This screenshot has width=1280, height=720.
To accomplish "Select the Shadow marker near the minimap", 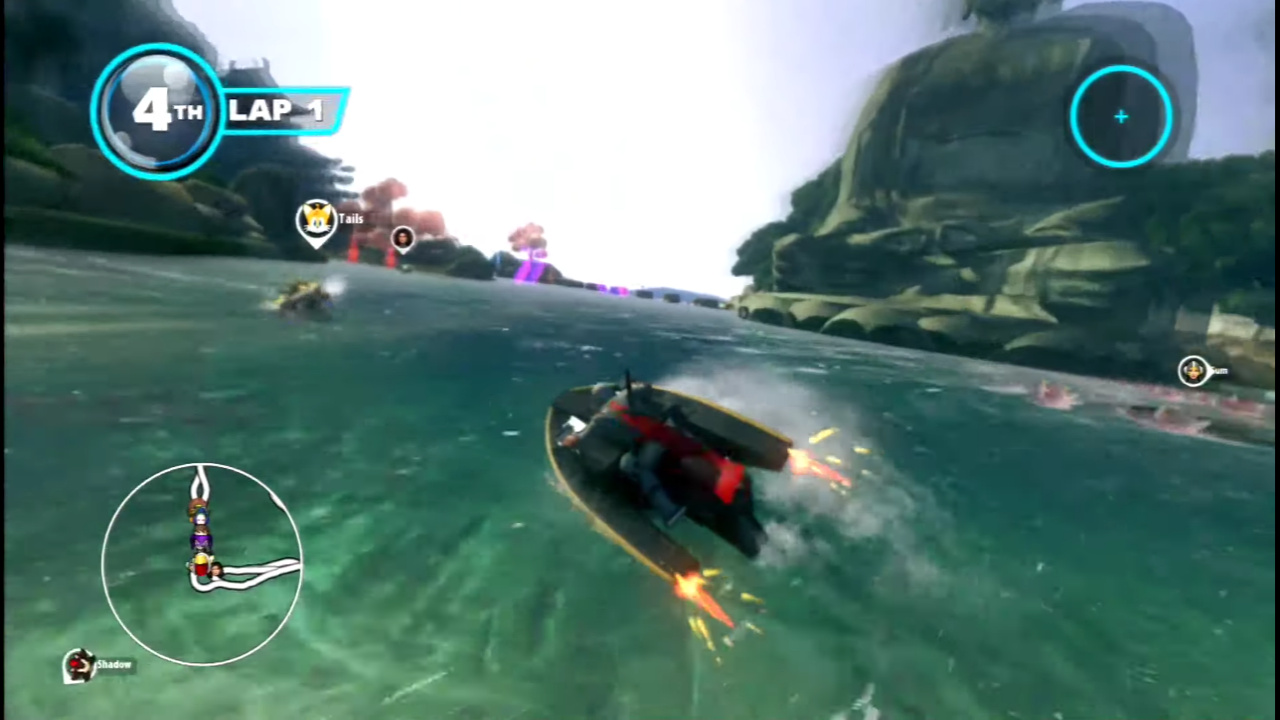I will (x=79, y=665).
